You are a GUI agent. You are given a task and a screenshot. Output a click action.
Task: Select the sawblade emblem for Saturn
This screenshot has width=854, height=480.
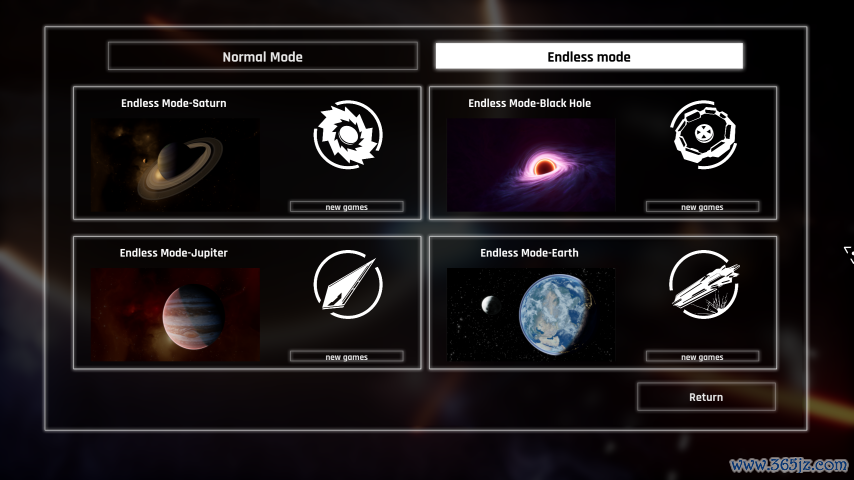349,135
